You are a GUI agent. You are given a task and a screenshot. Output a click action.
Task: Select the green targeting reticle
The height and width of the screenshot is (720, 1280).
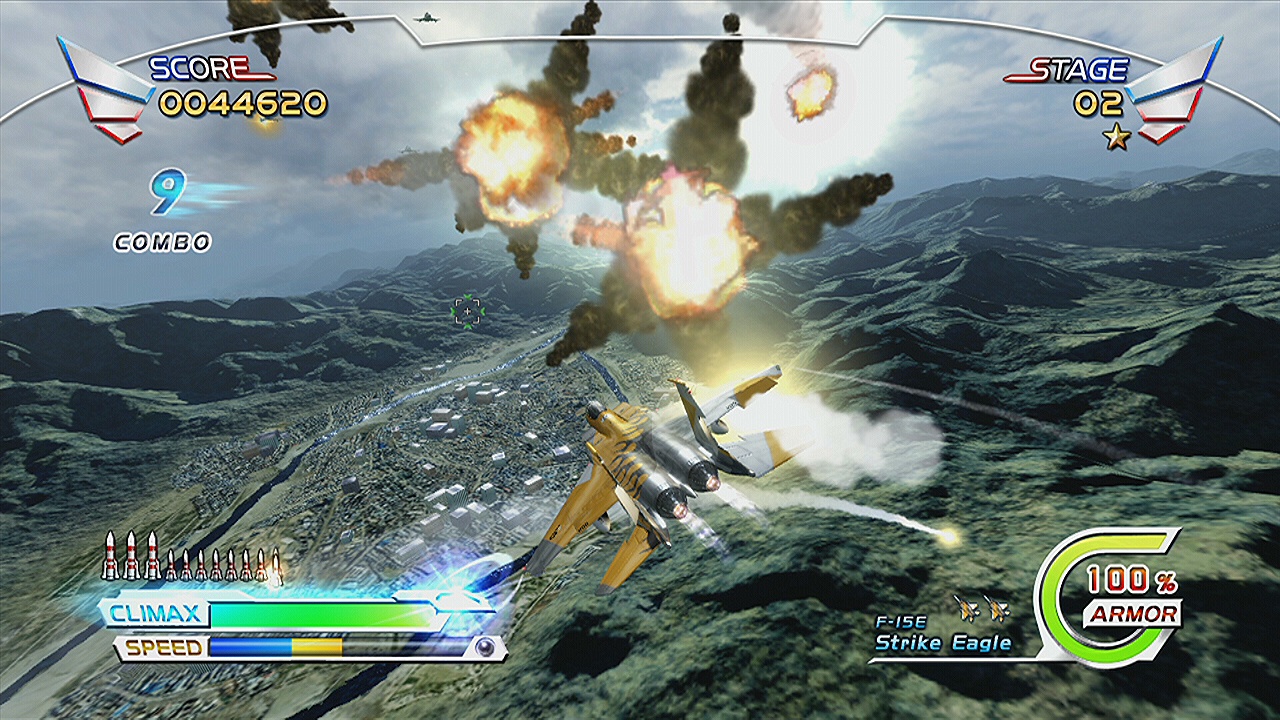(467, 312)
